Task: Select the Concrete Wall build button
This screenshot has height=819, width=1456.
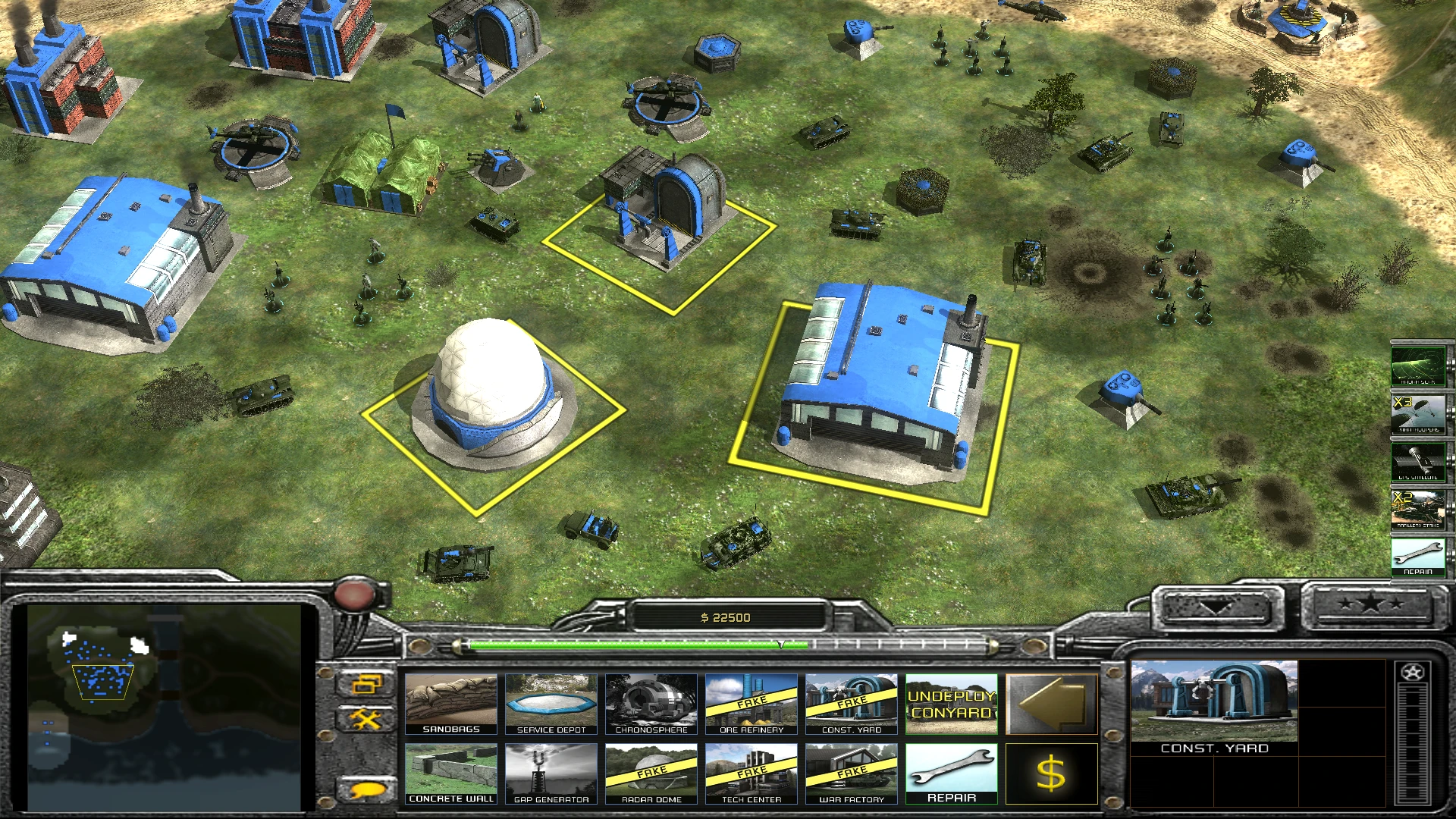Action: click(x=451, y=772)
